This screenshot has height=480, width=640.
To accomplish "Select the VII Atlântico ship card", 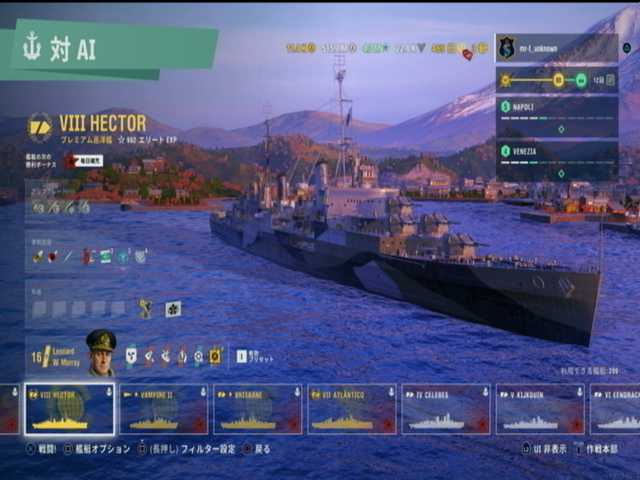I will click(351, 410).
